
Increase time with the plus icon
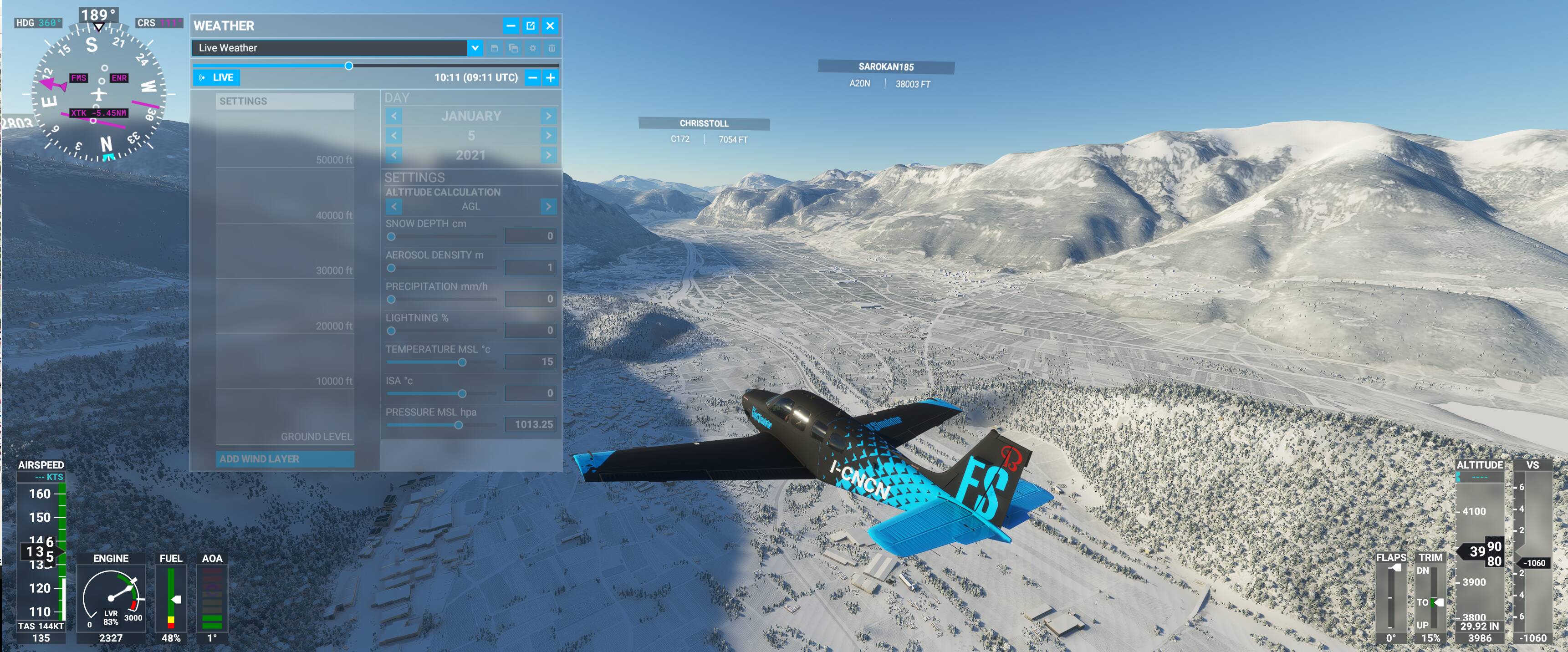[x=550, y=78]
